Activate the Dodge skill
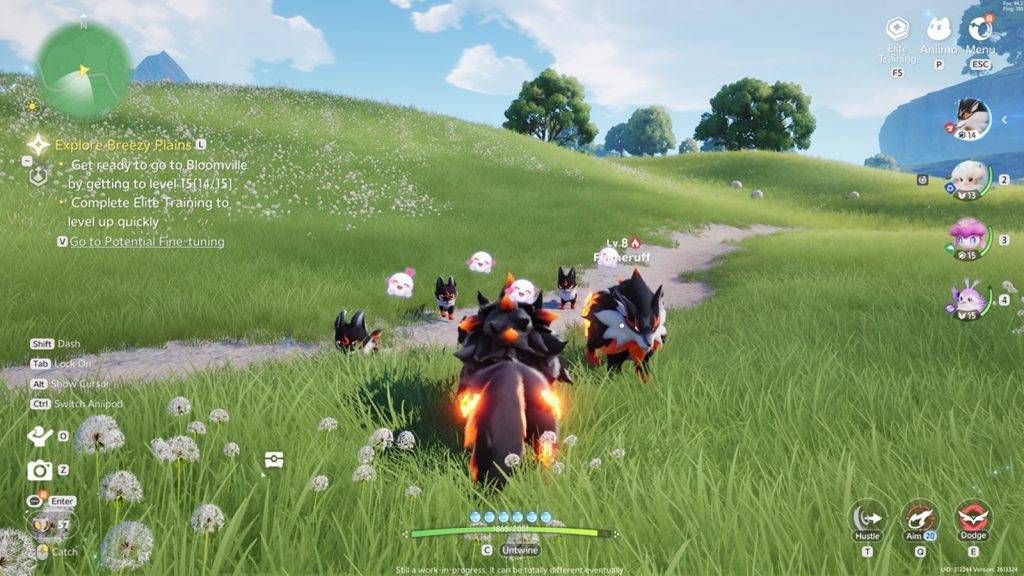 (x=972, y=518)
